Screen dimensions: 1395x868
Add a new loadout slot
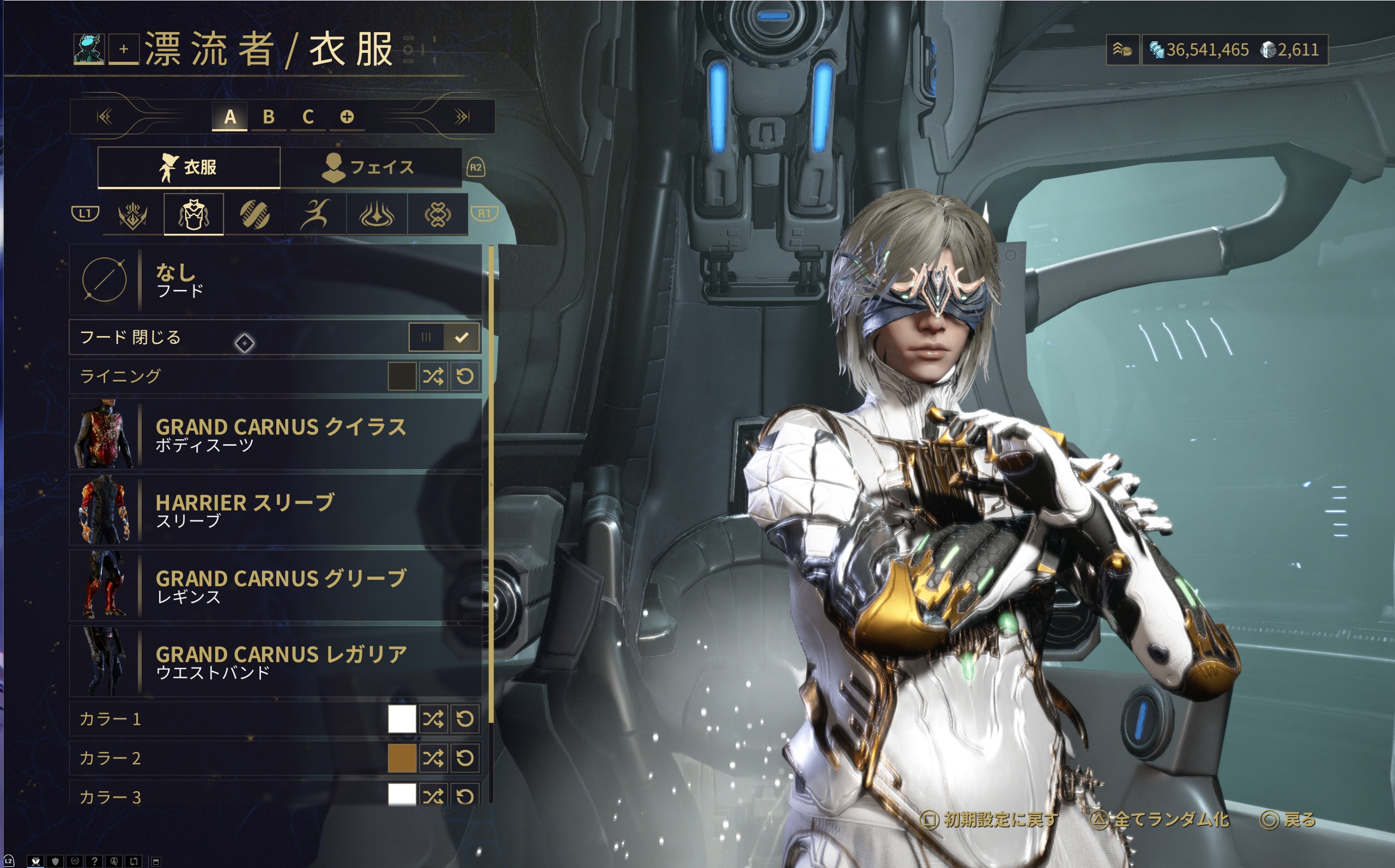point(347,117)
